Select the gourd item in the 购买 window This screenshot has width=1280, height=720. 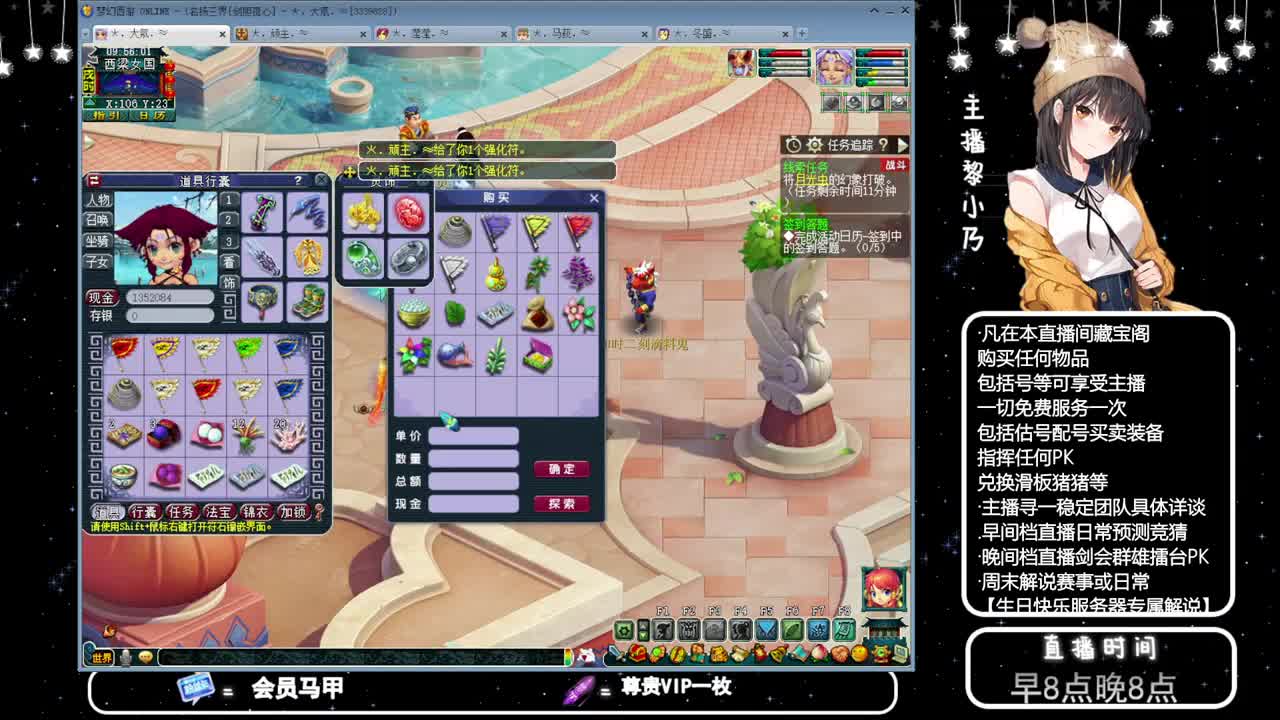495,274
